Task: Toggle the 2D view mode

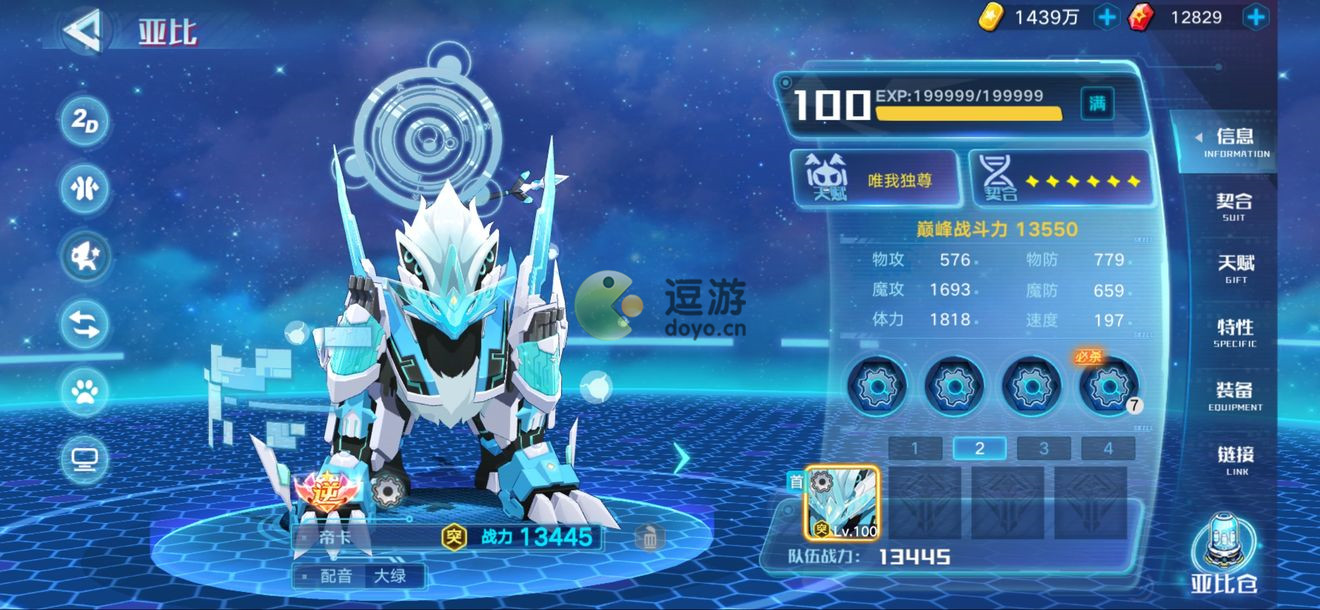Action: coord(85,122)
